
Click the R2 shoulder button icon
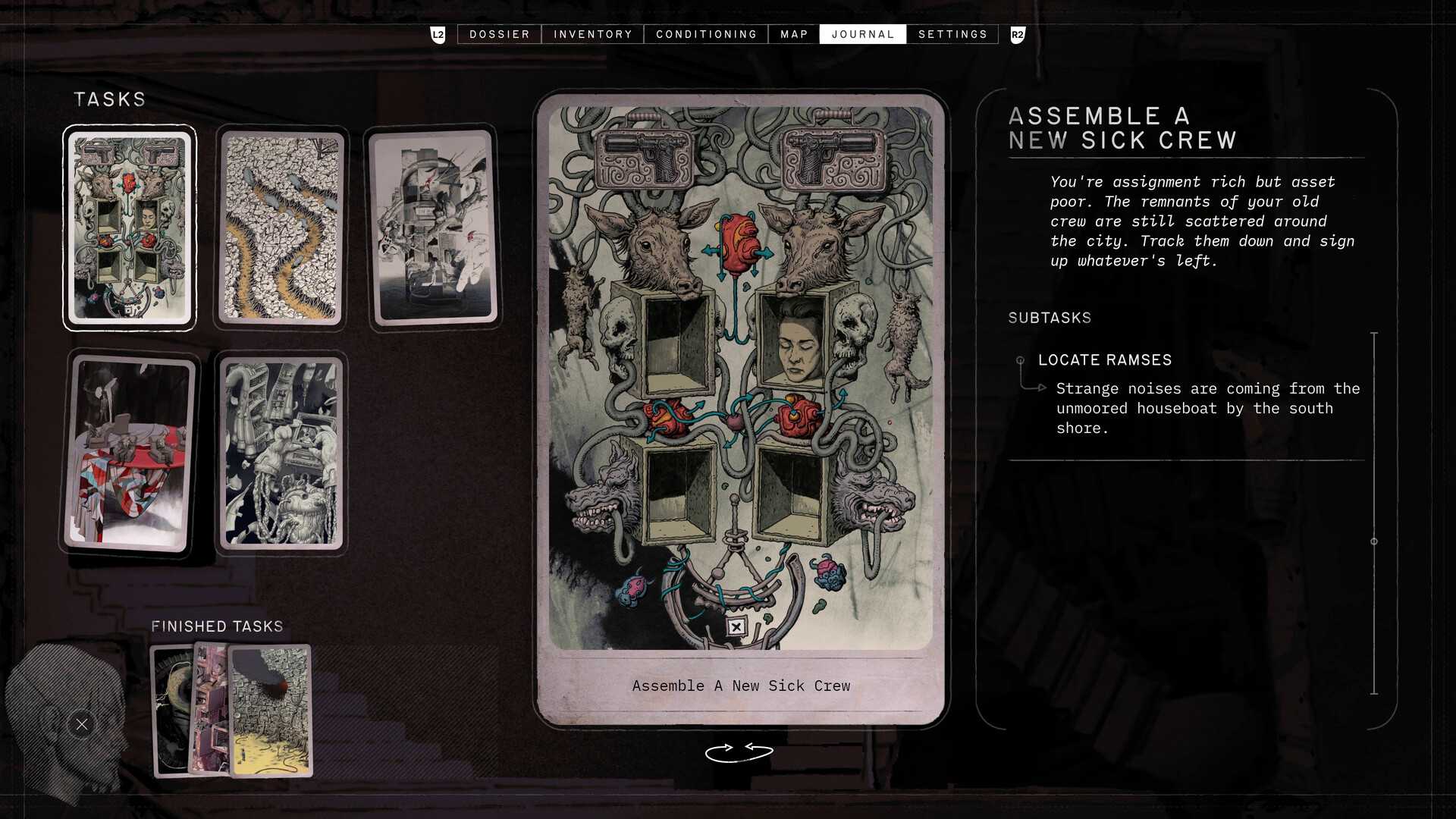1018,33
